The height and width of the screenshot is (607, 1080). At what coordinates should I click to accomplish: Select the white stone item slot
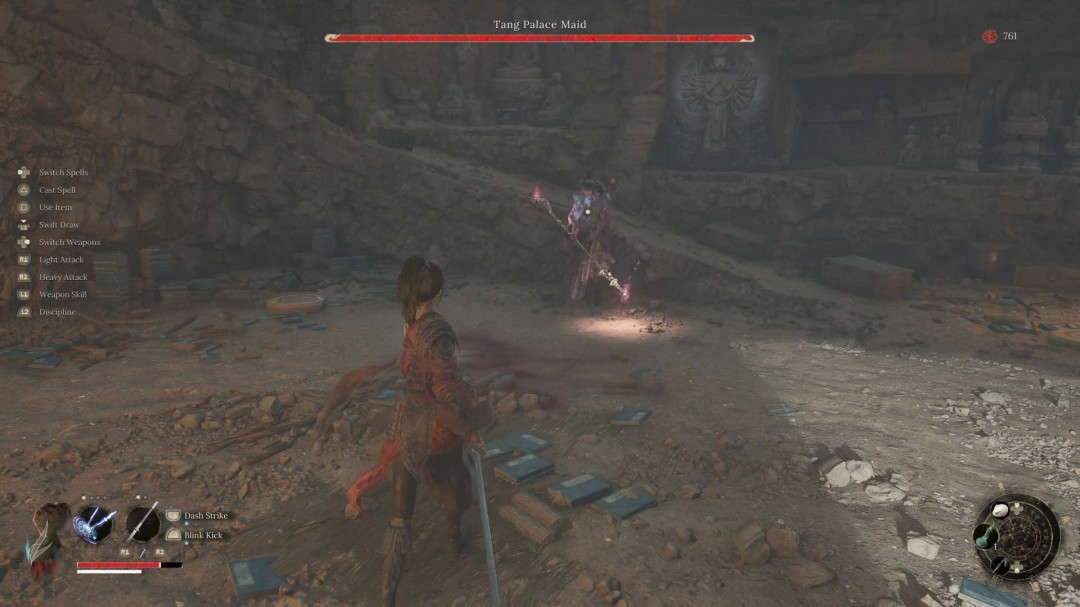tap(1001, 510)
